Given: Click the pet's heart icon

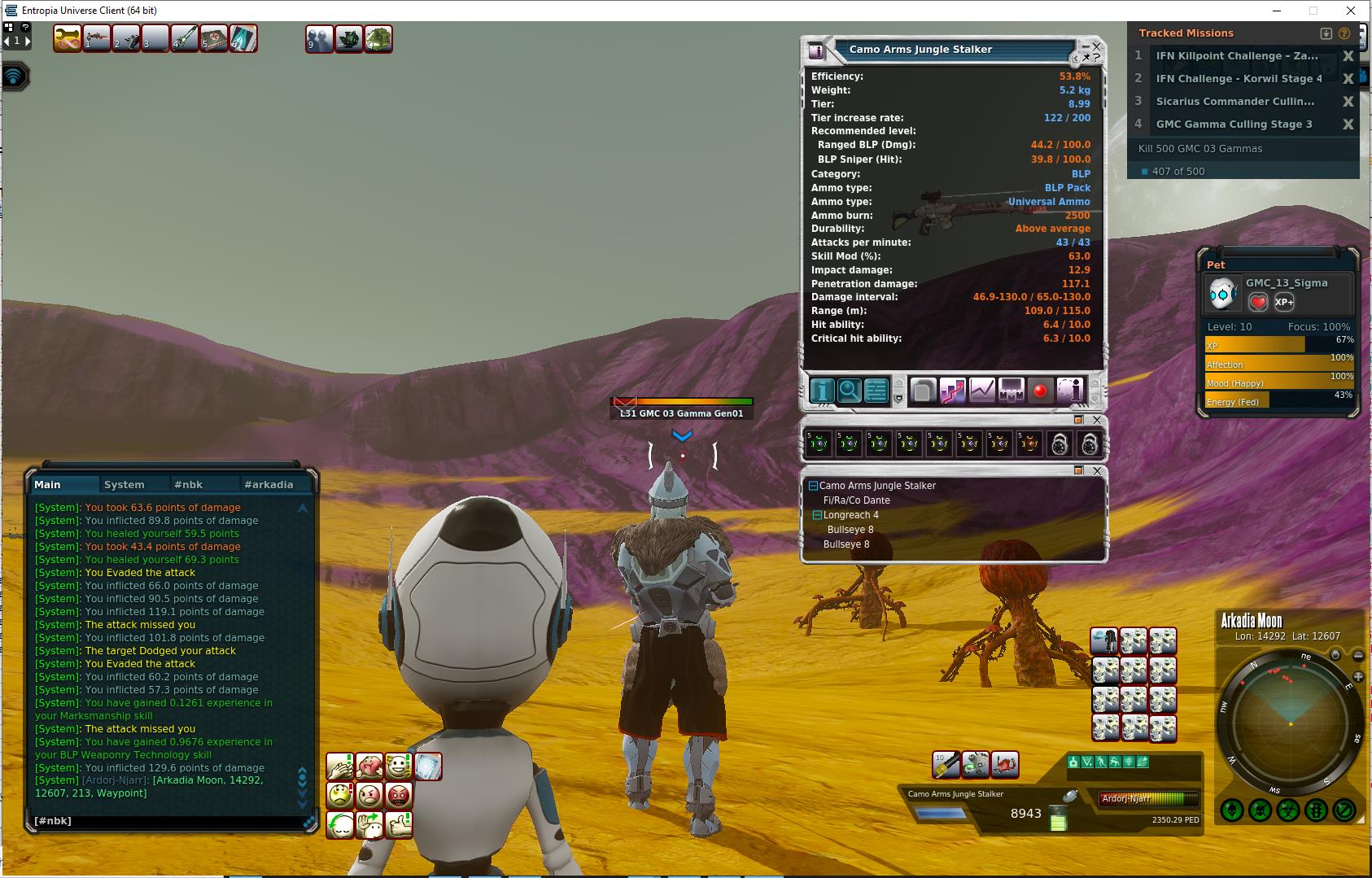Looking at the screenshot, I should click(1258, 302).
